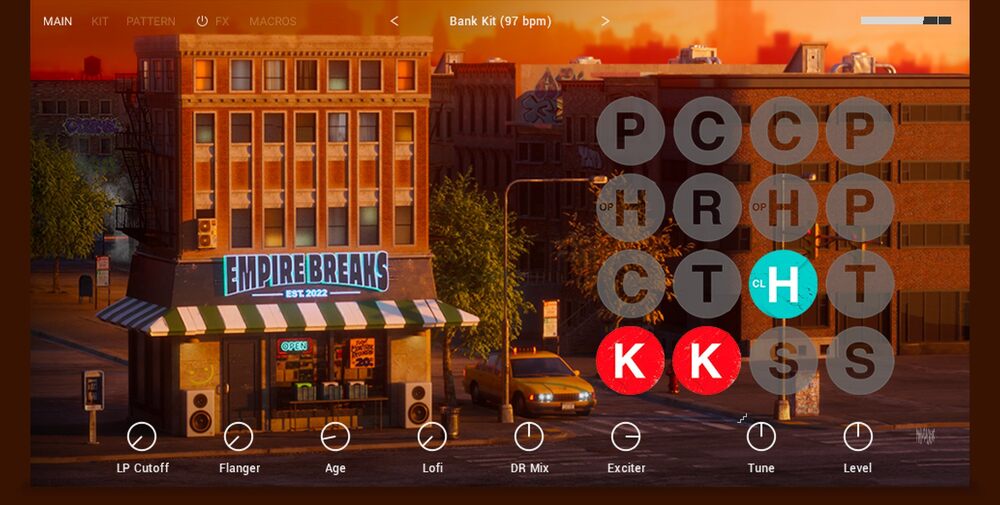Select the Level knob
This screenshot has height=505, width=1000.
[x=857, y=436]
